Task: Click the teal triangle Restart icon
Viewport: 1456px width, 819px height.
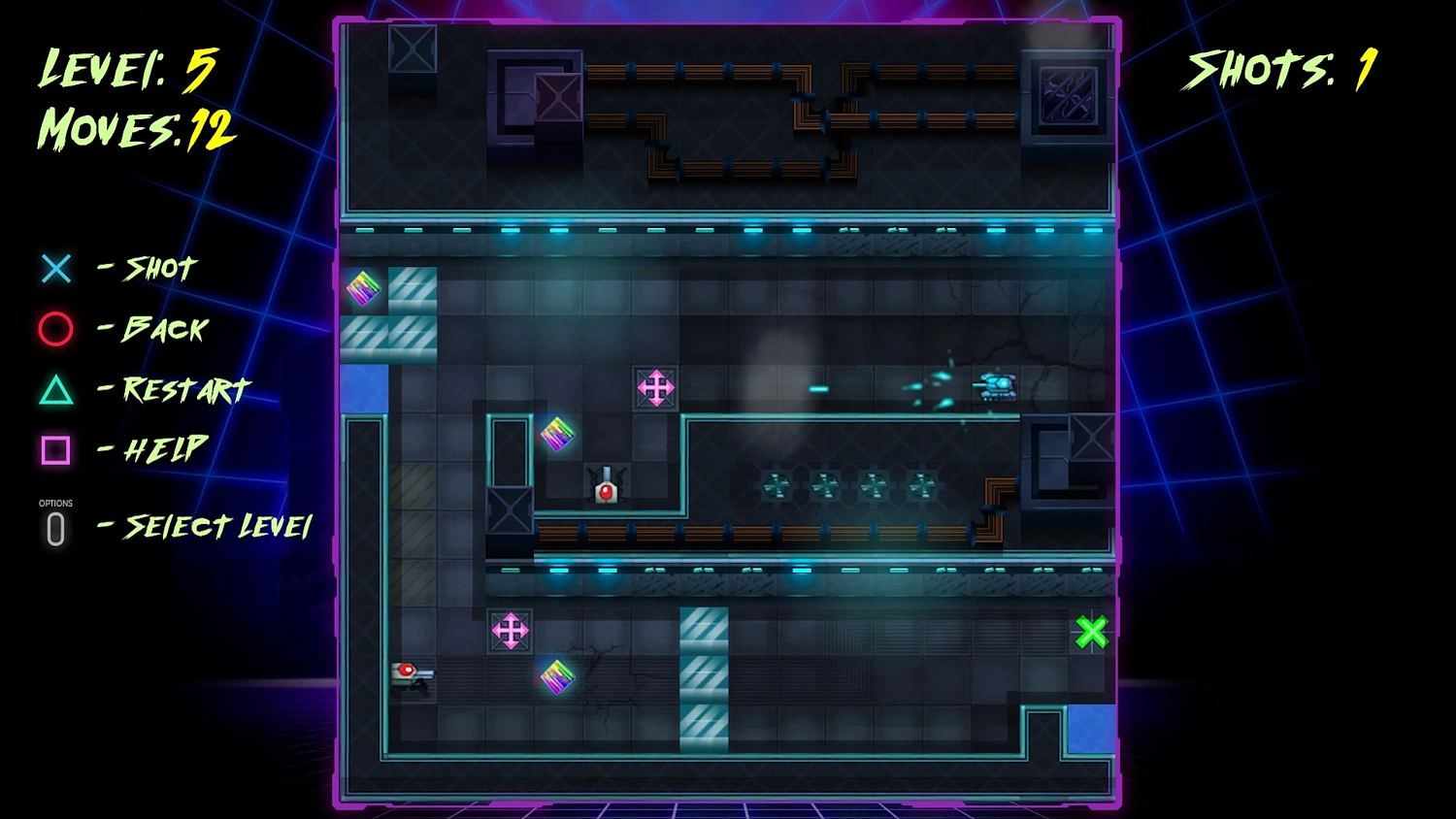Action: pos(55,391)
